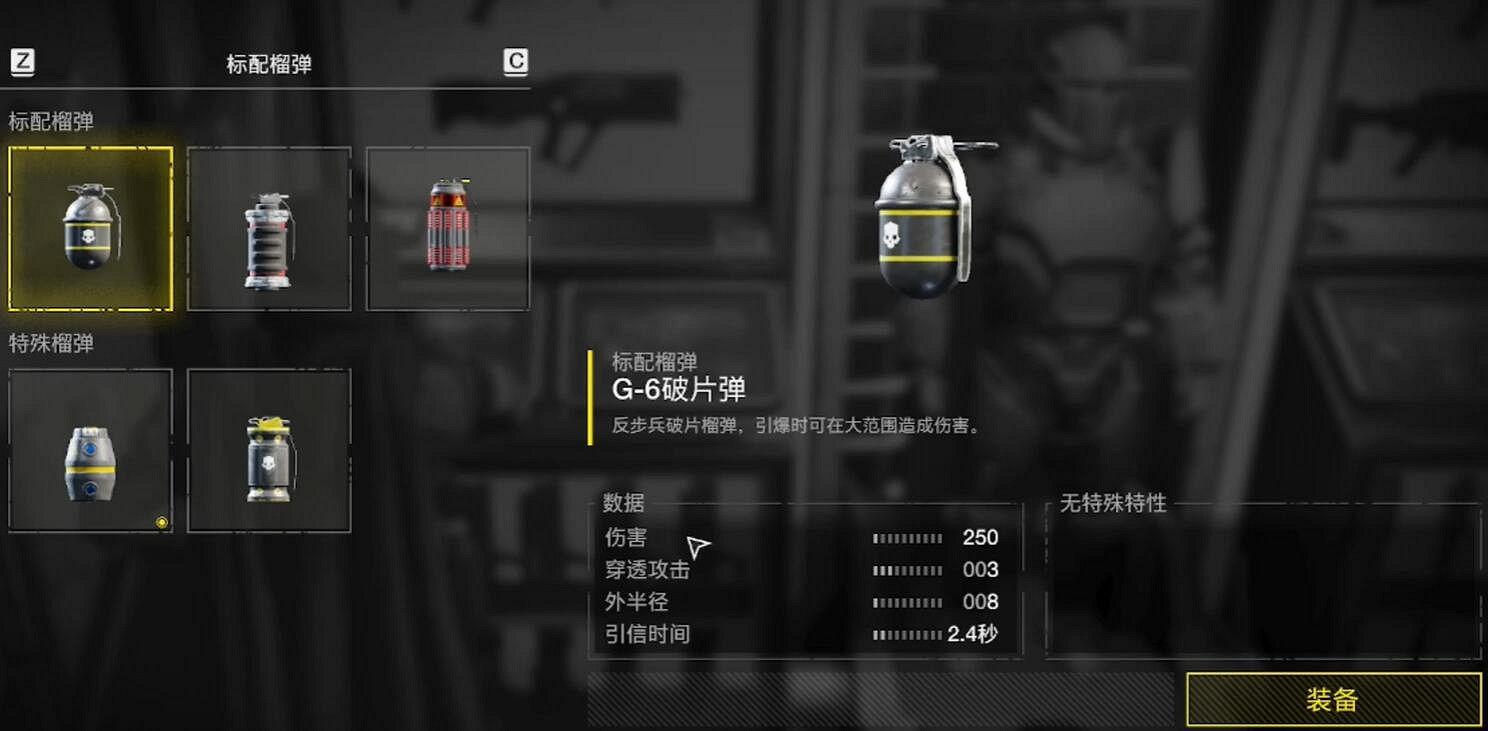Click the 穿透攻击 penetration stat bar
The height and width of the screenshot is (731, 1488).
pos(905,569)
